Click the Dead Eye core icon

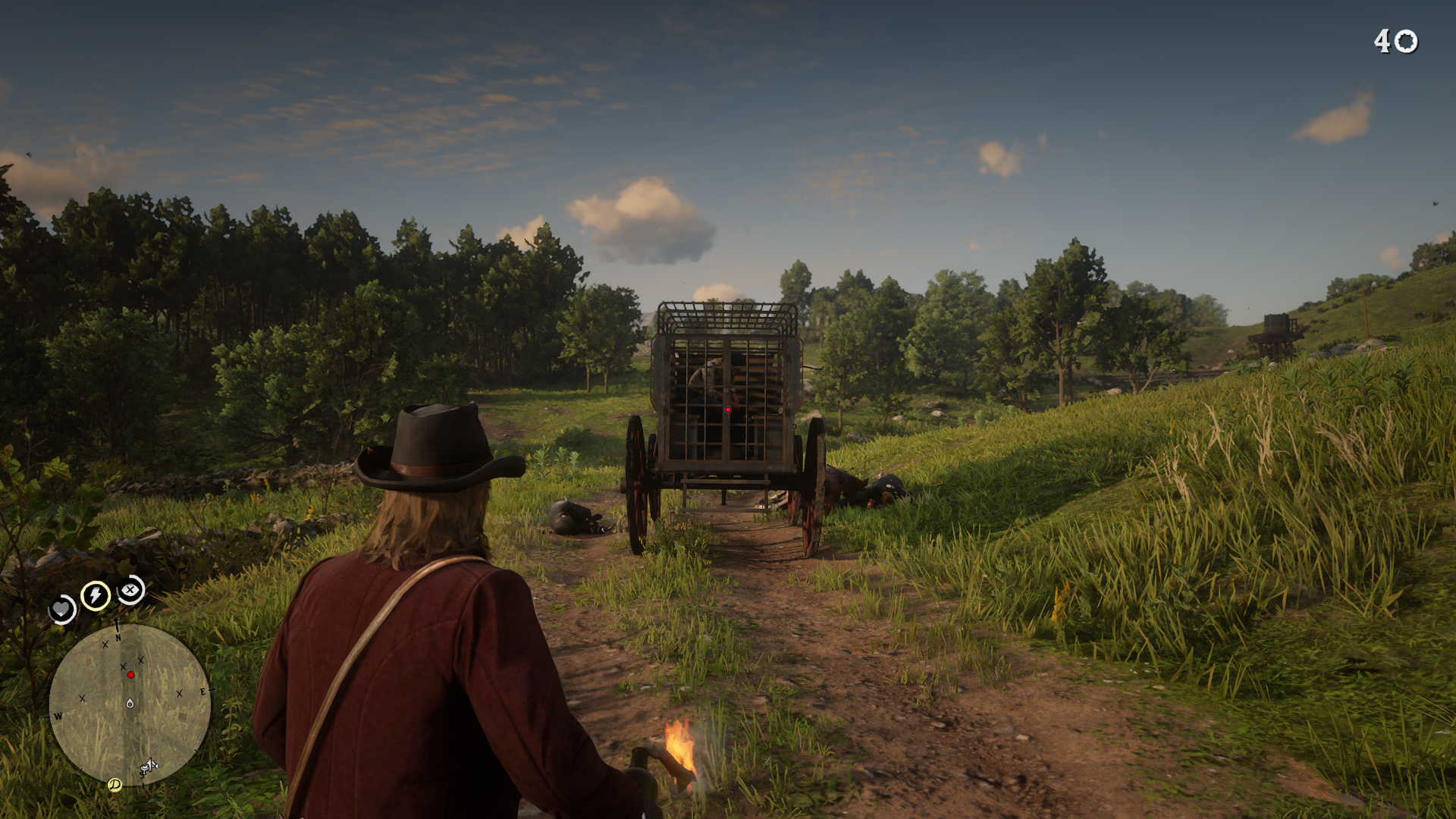tap(131, 589)
